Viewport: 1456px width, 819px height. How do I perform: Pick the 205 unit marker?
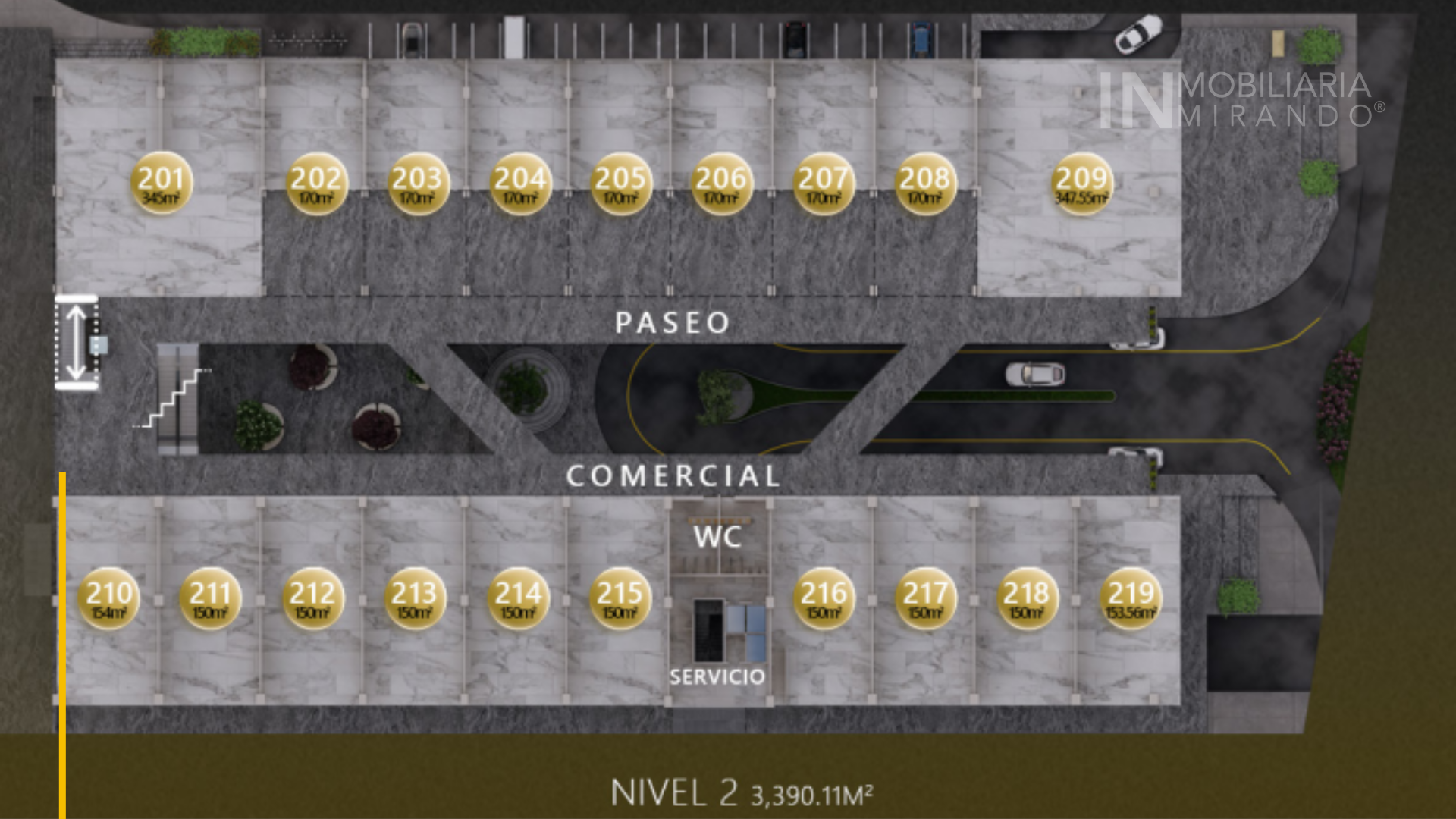tap(621, 184)
